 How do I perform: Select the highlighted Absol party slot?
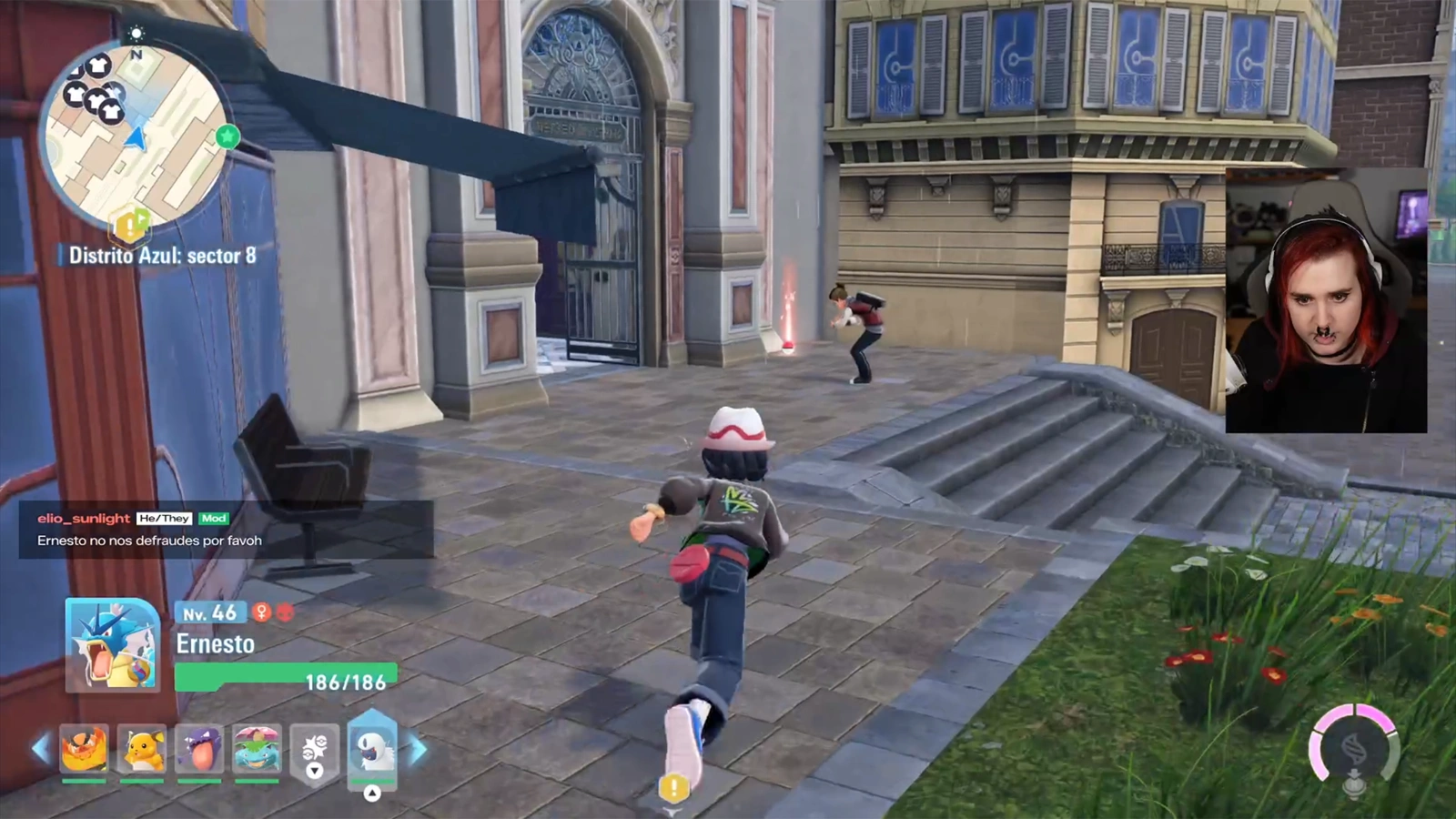(372, 749)
